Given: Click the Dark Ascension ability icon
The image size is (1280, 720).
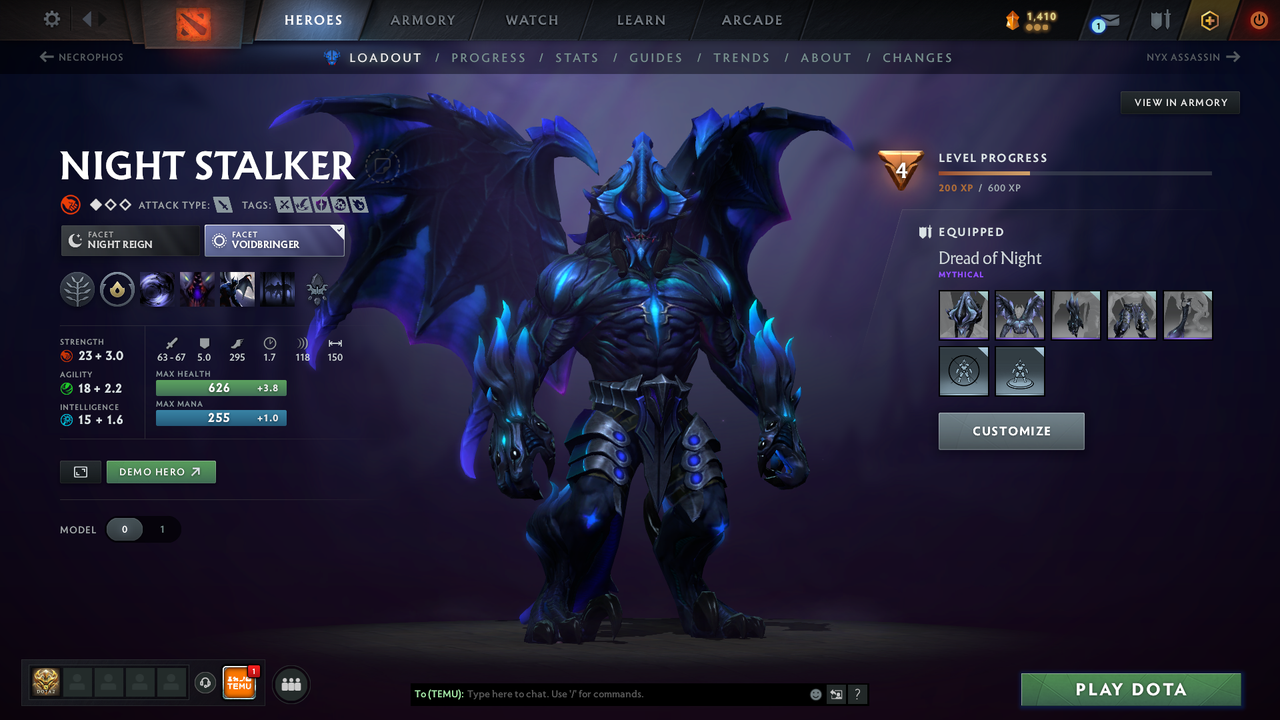Looking at the screenshot, I should (277, 289).
